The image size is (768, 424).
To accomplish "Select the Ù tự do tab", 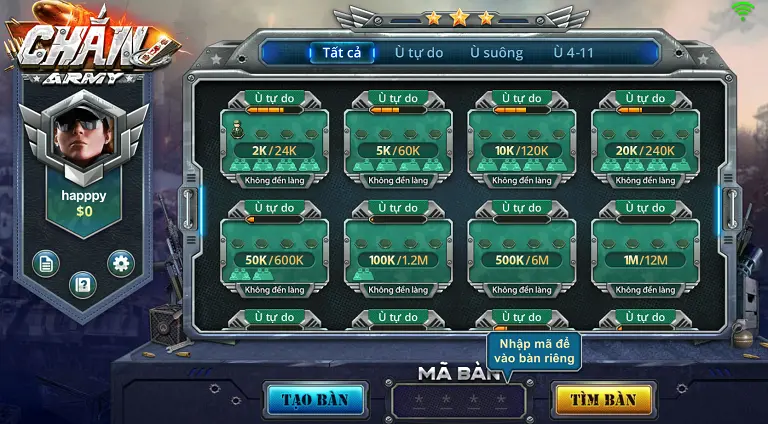I will click(418, 53).
